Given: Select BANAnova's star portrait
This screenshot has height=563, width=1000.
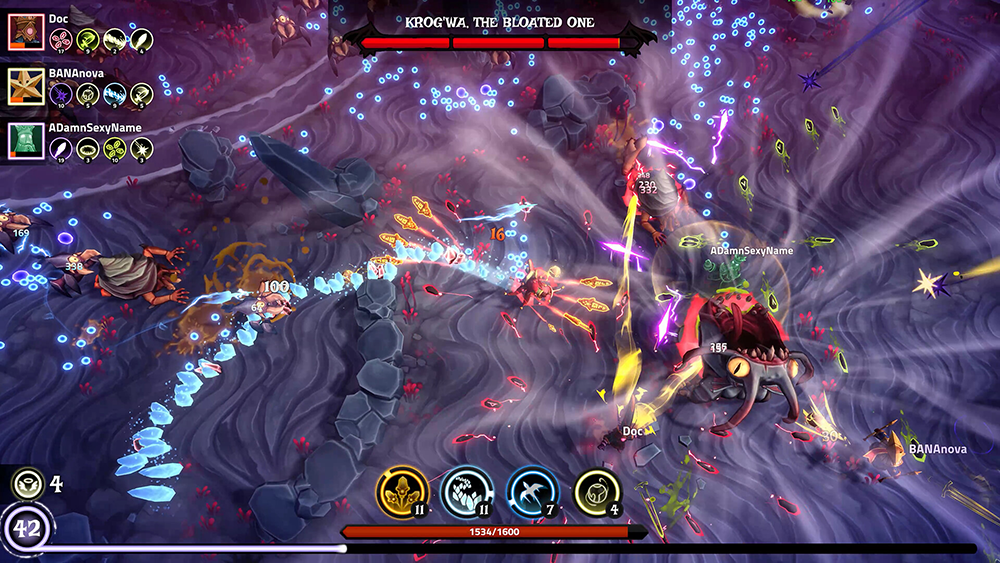Looking at the screenshot, I should coord(24,87).
